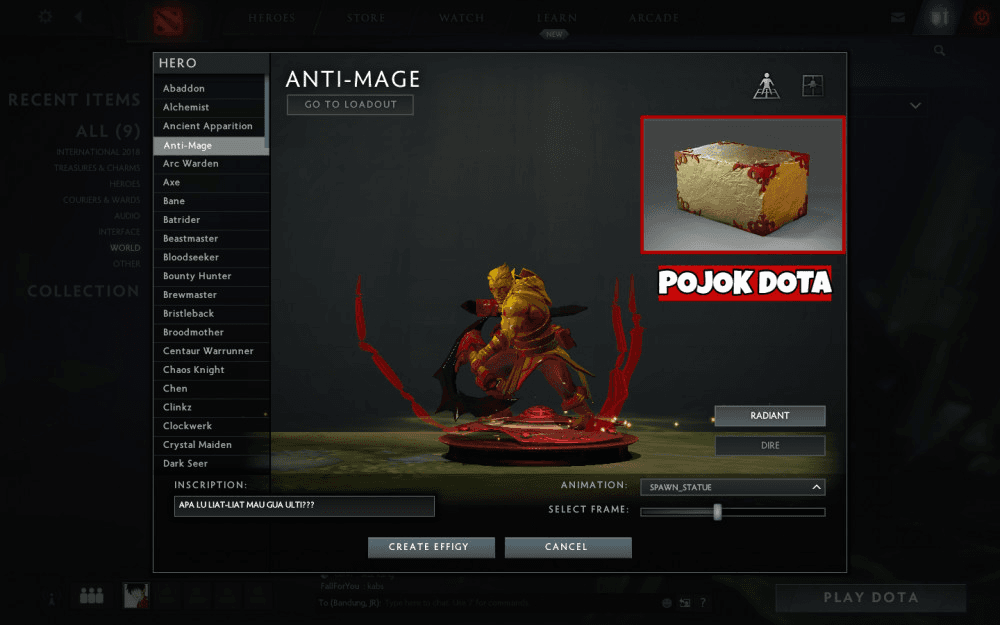This screenshot has width=1000, height=625.
Task: Cancel the effigy creation dialog
Action: coord(567,547)
